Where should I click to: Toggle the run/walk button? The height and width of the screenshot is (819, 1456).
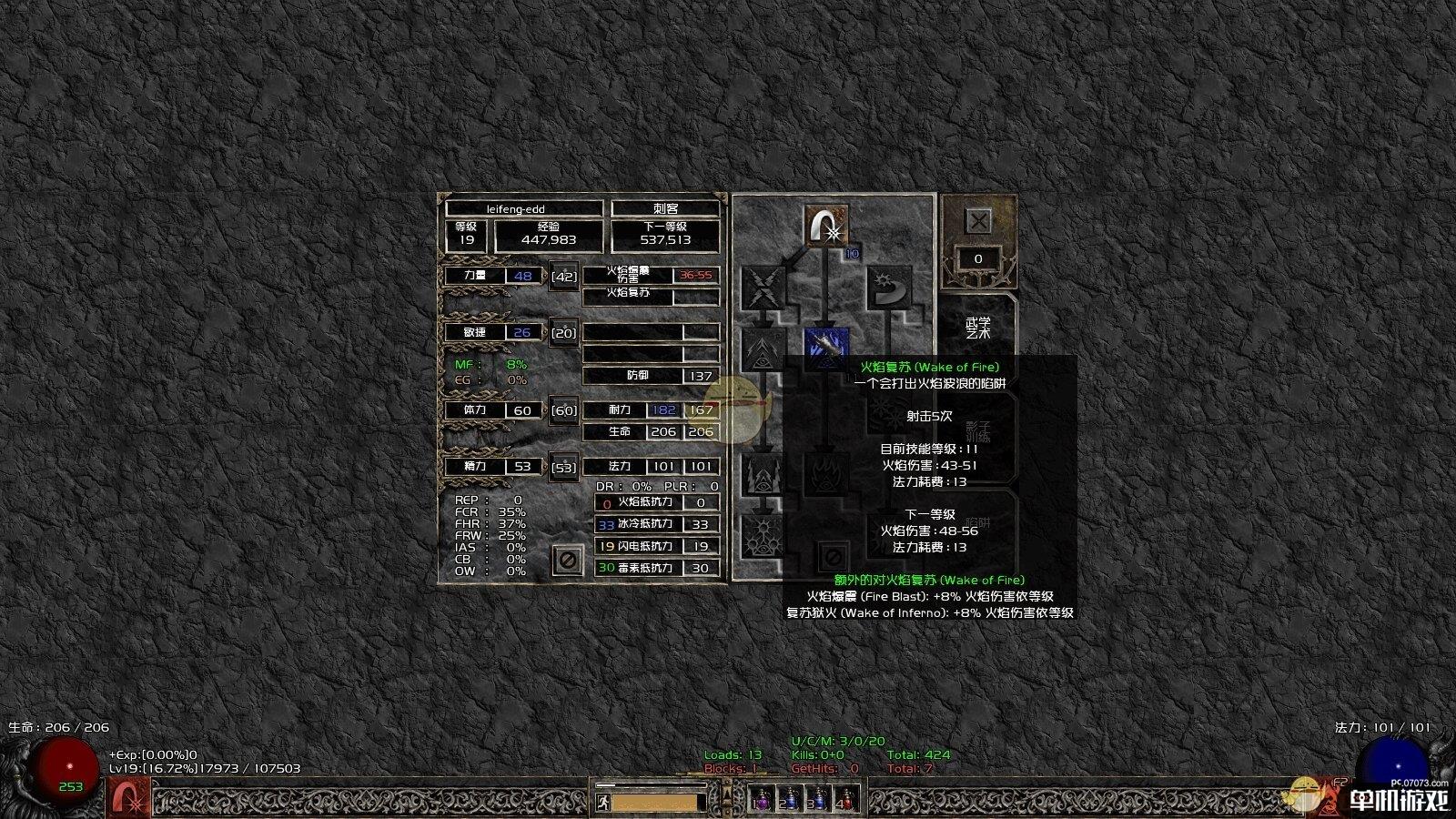602,802
